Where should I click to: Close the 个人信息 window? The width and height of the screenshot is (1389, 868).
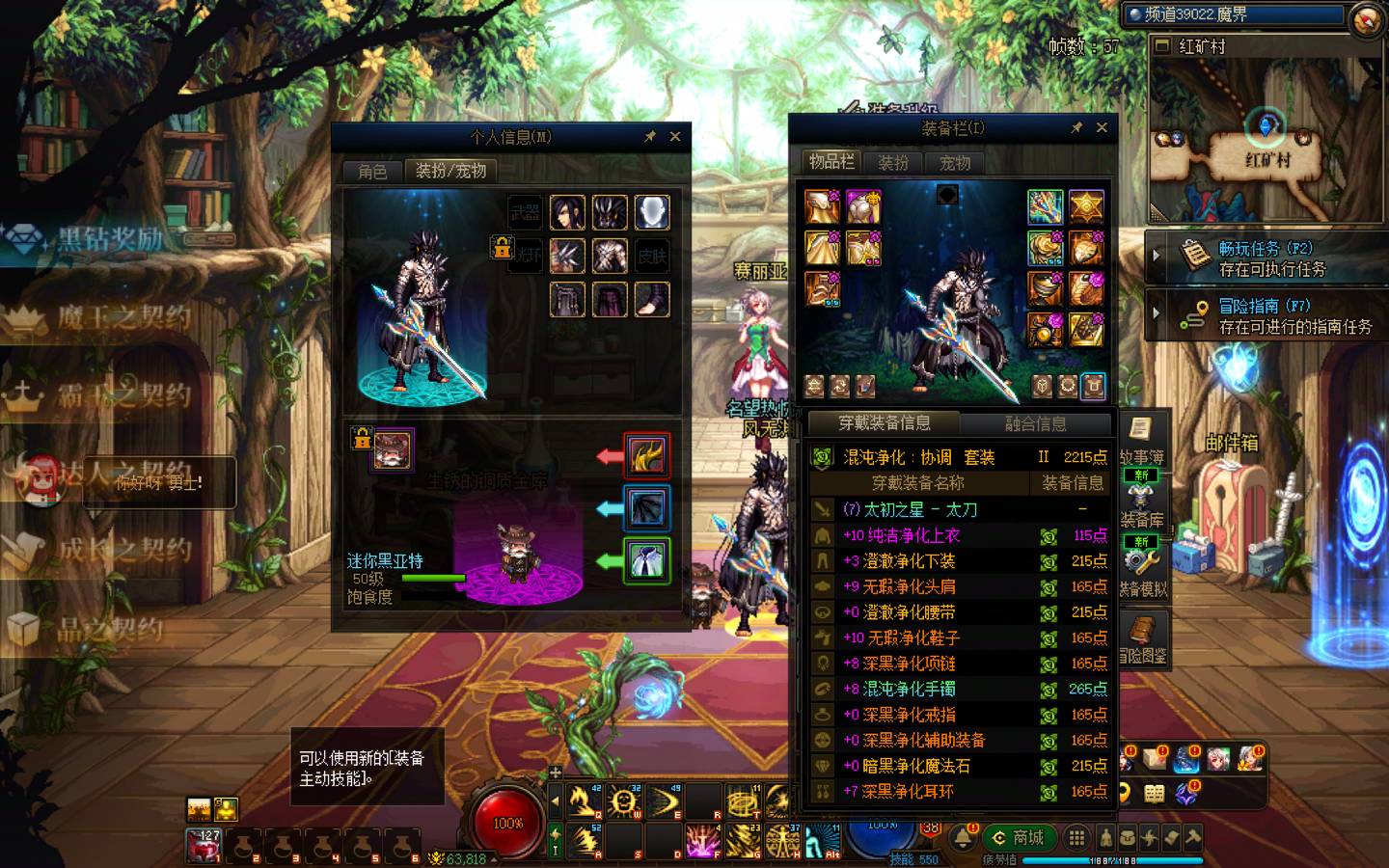click(x=675, y=137)
